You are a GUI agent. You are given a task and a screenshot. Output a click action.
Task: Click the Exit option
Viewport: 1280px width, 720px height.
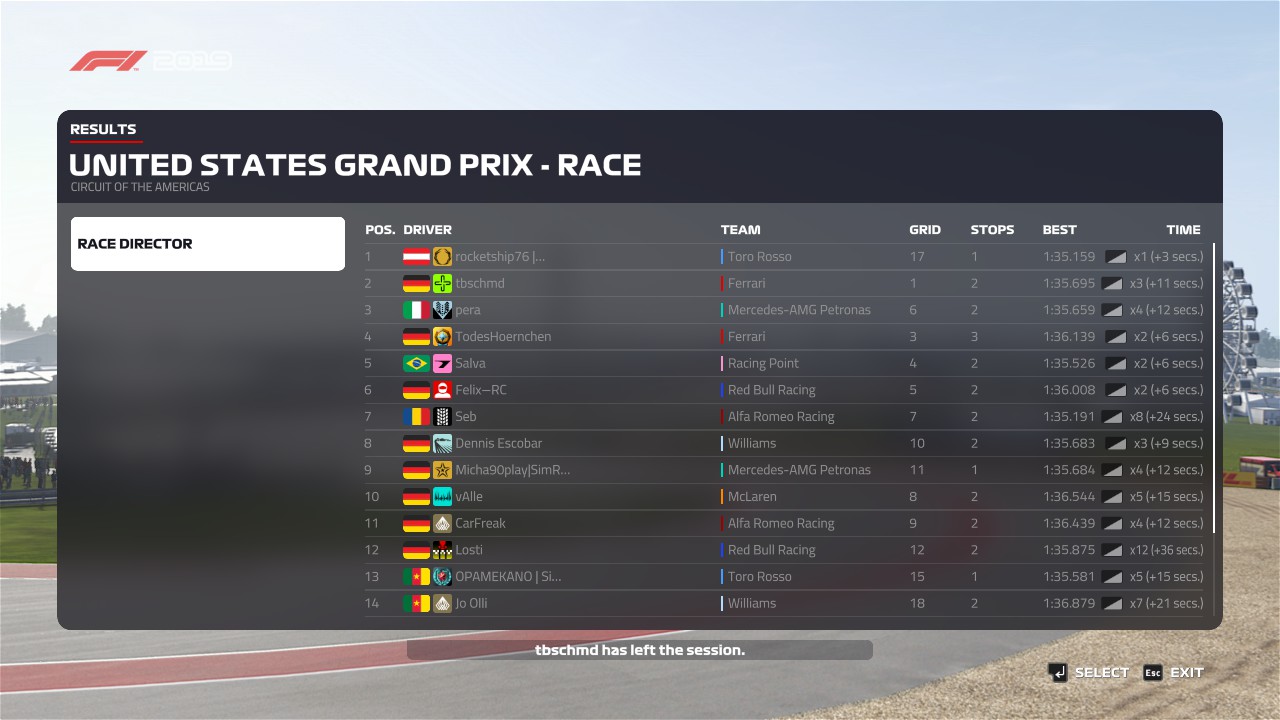[x=1174, y=673]
